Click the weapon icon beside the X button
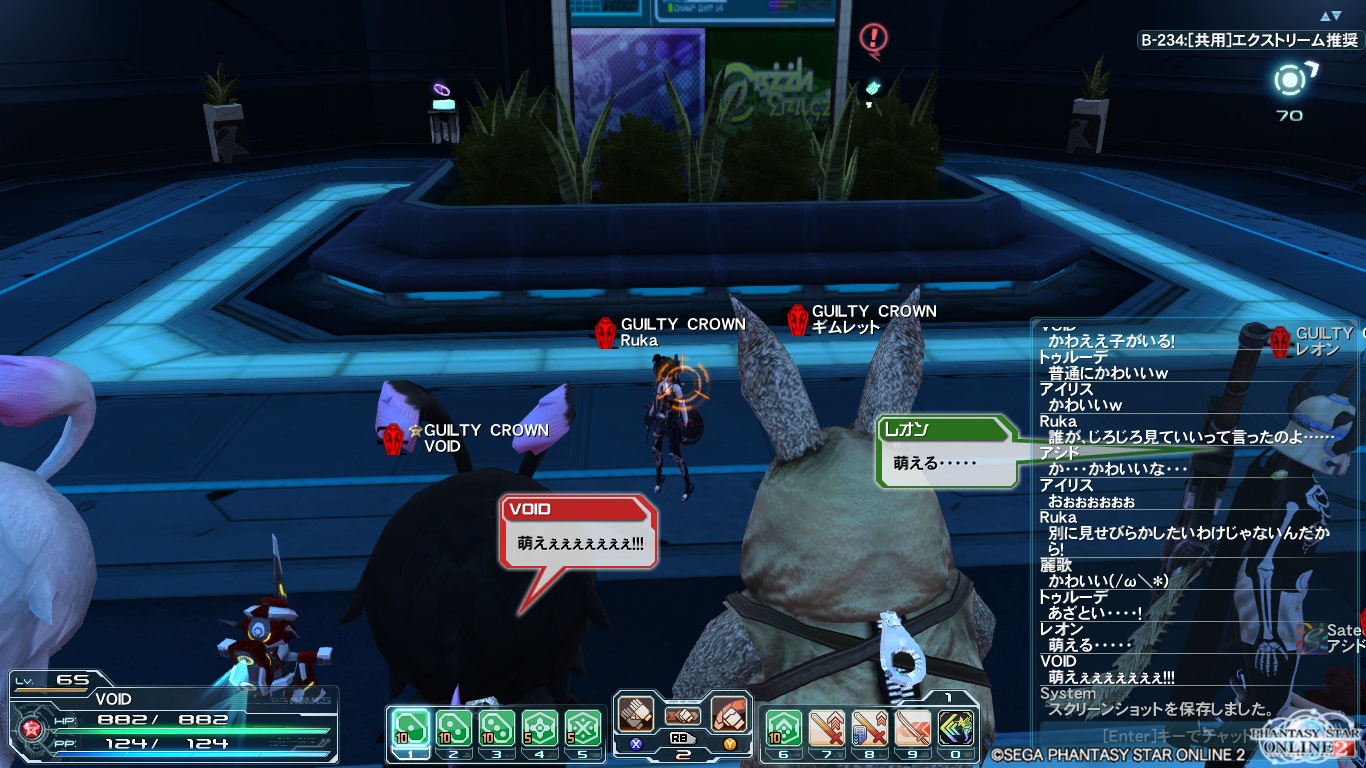Viewport: 1366px width, 768px height. [x=636, y=714]
